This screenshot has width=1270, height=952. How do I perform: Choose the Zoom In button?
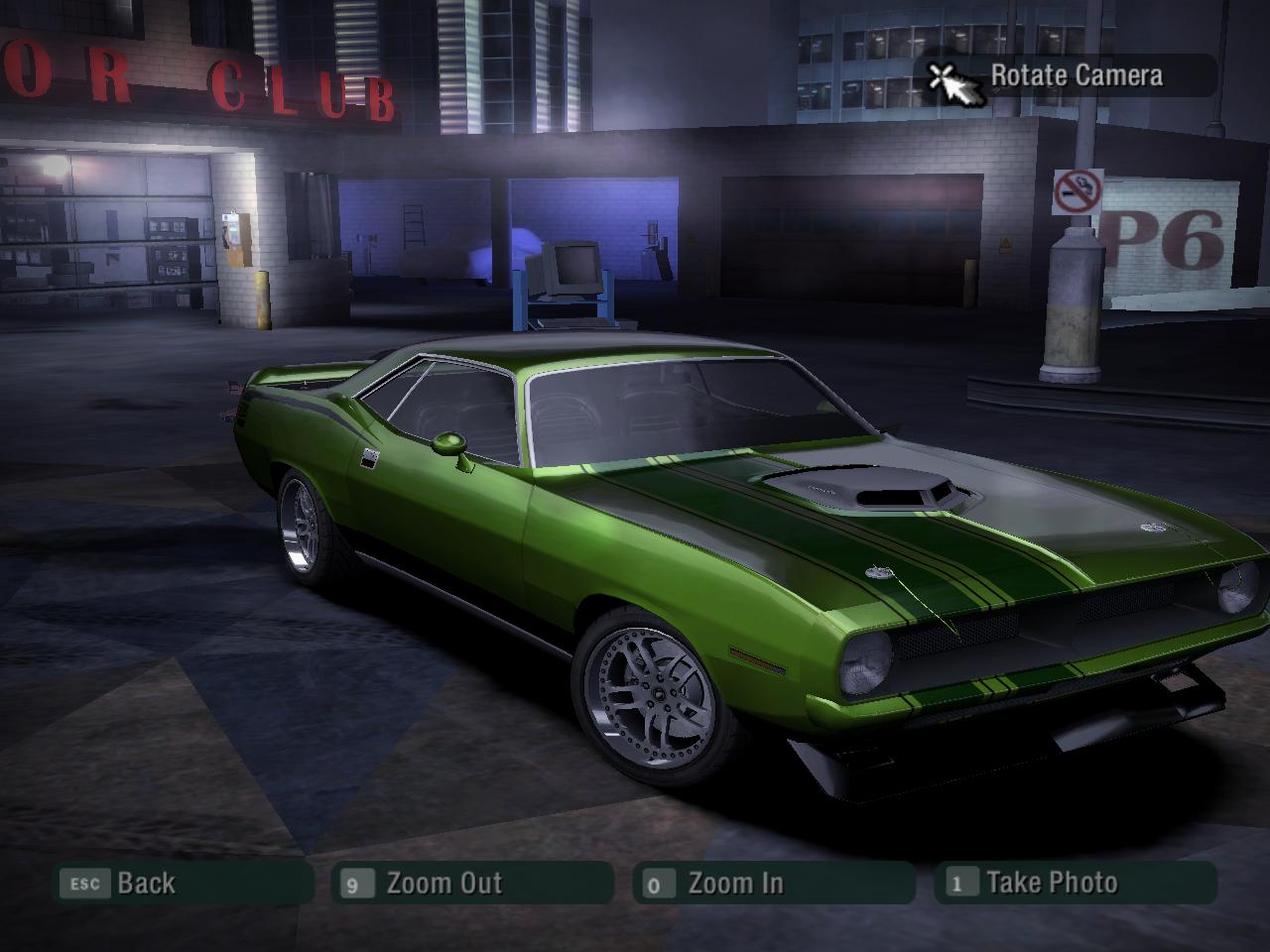click(773, 883)
